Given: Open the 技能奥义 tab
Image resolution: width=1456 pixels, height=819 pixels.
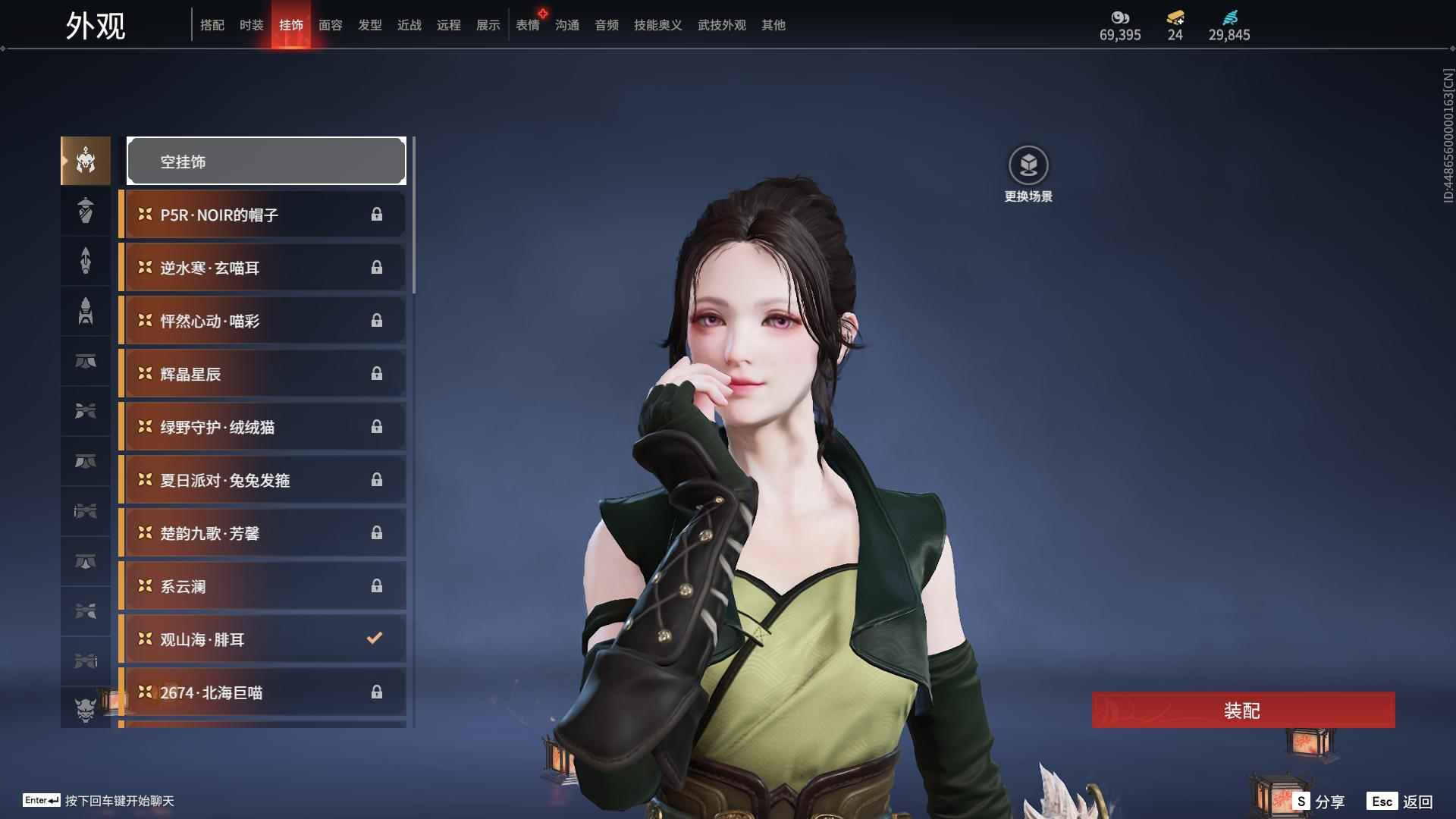Looking at the screenshot, I should 657,25.
